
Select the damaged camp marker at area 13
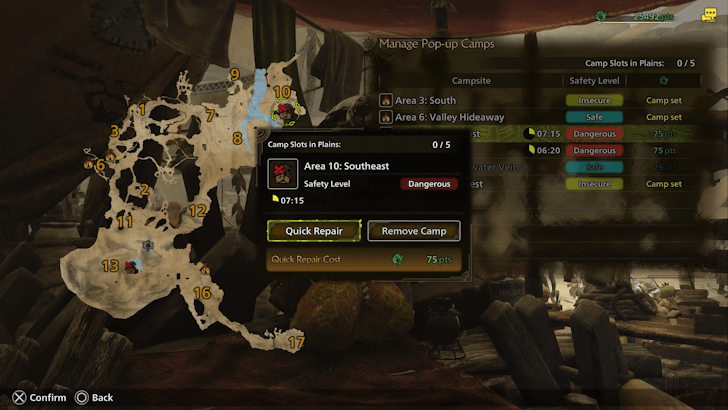click(131, 266)
